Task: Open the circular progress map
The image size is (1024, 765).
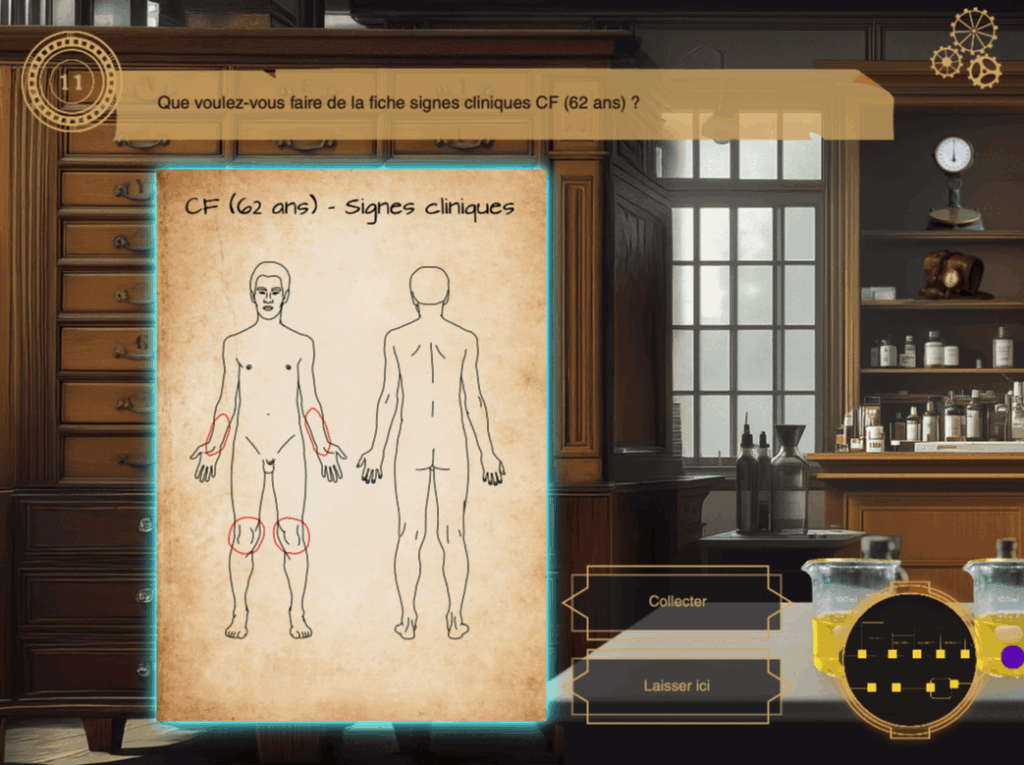Action: [x=908, y=660]
